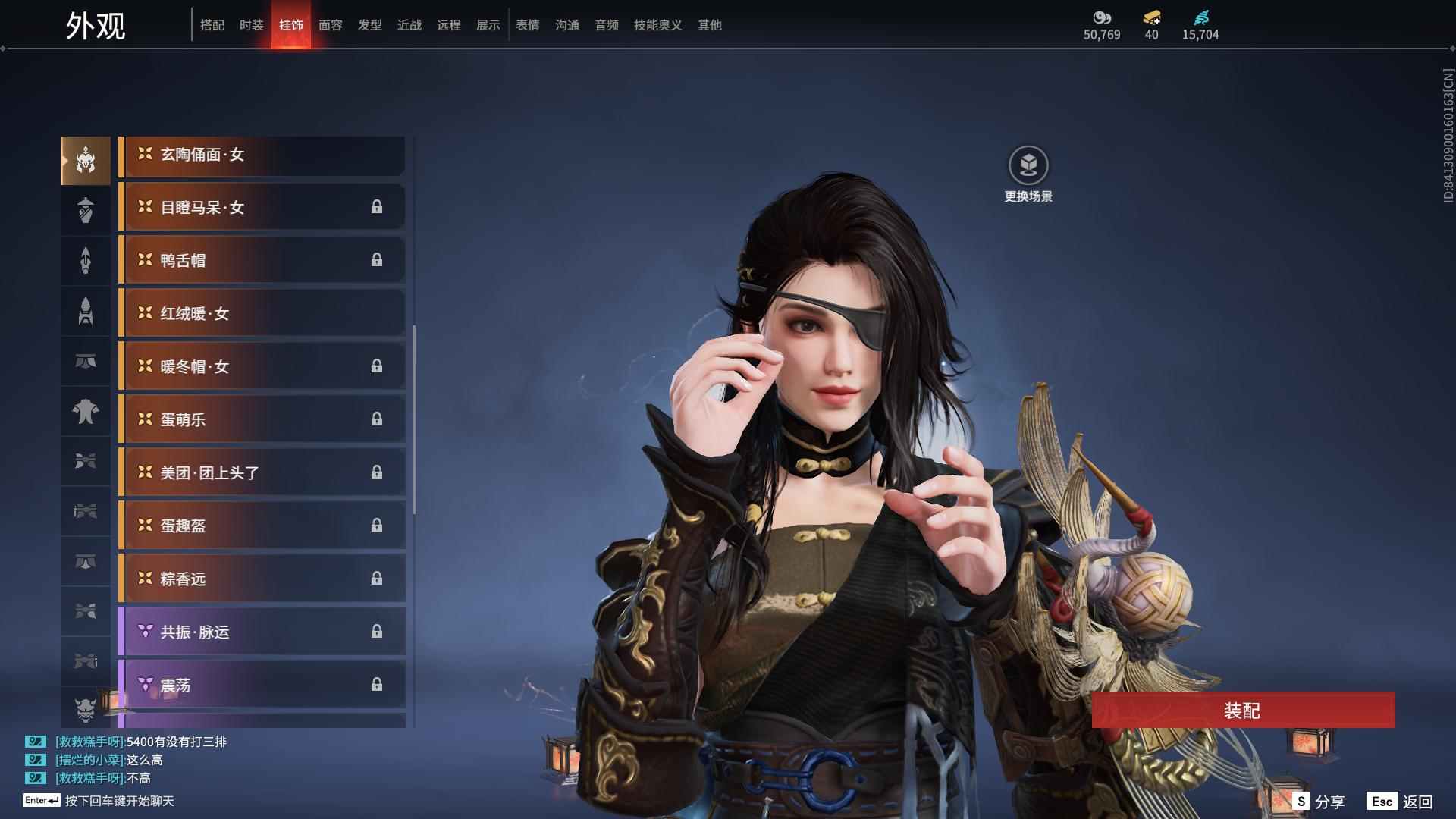Click the 粽香远 accessory row
The height and width of the screenshot is (819, 1456).
[x=262, y=579]
